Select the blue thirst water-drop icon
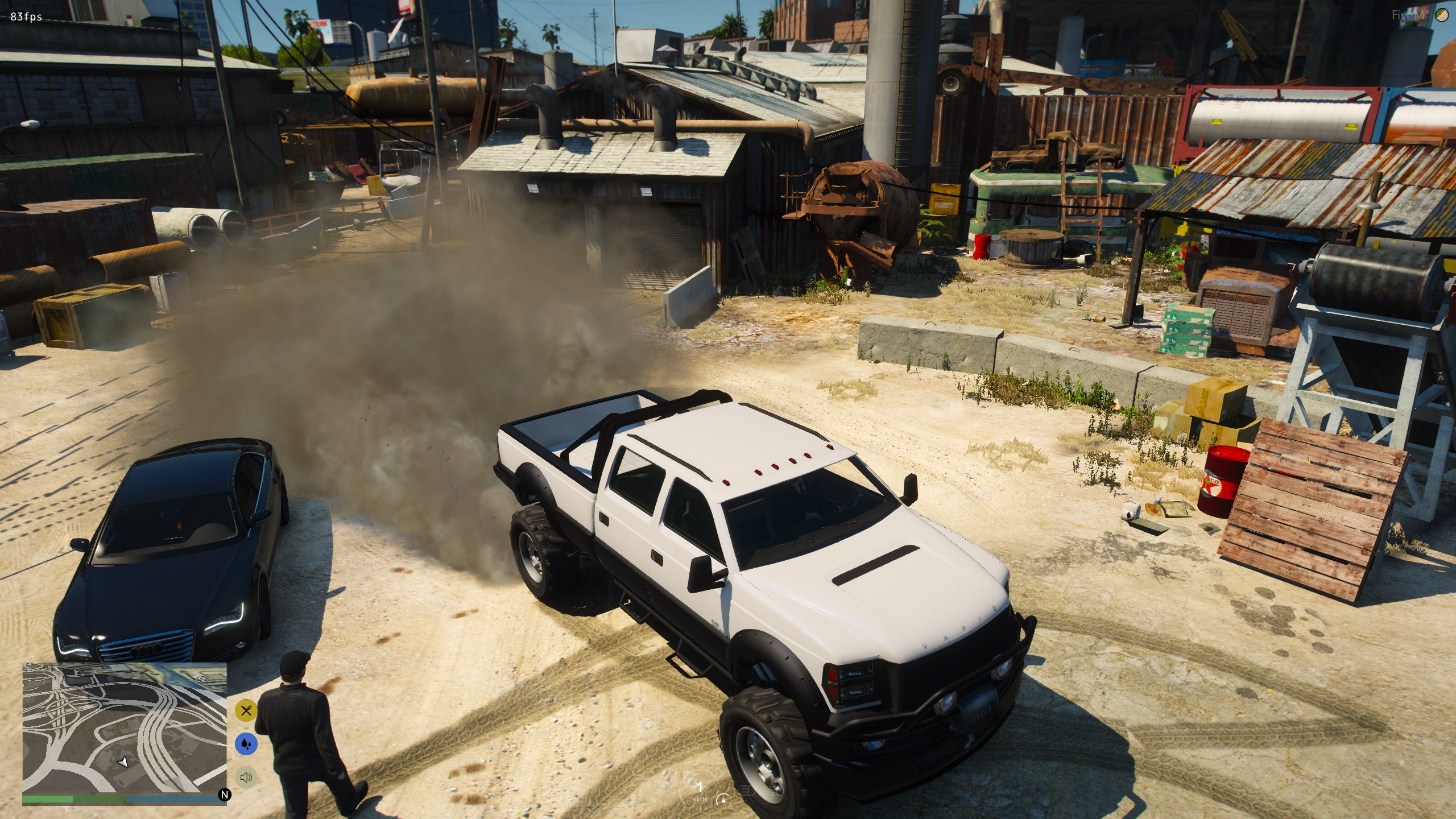This screenshot has height=819, width=1456. point(246,744)
